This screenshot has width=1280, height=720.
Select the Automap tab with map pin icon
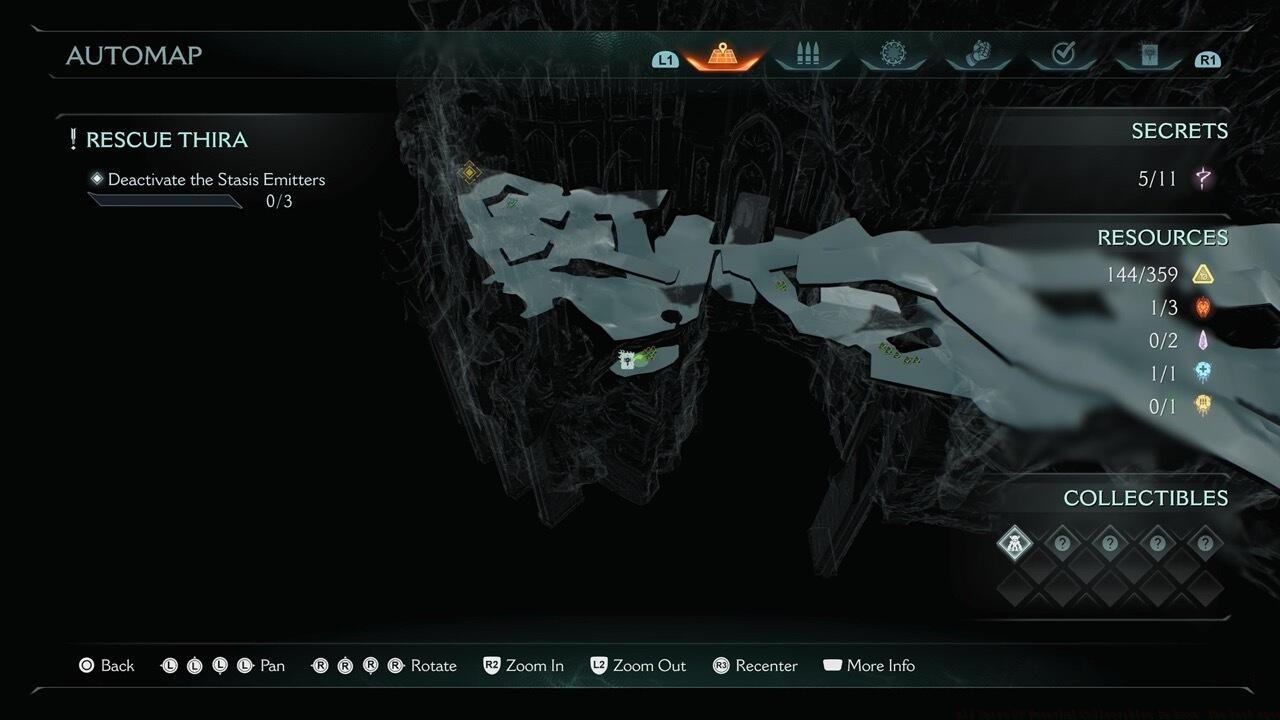[x=723, y=56]
